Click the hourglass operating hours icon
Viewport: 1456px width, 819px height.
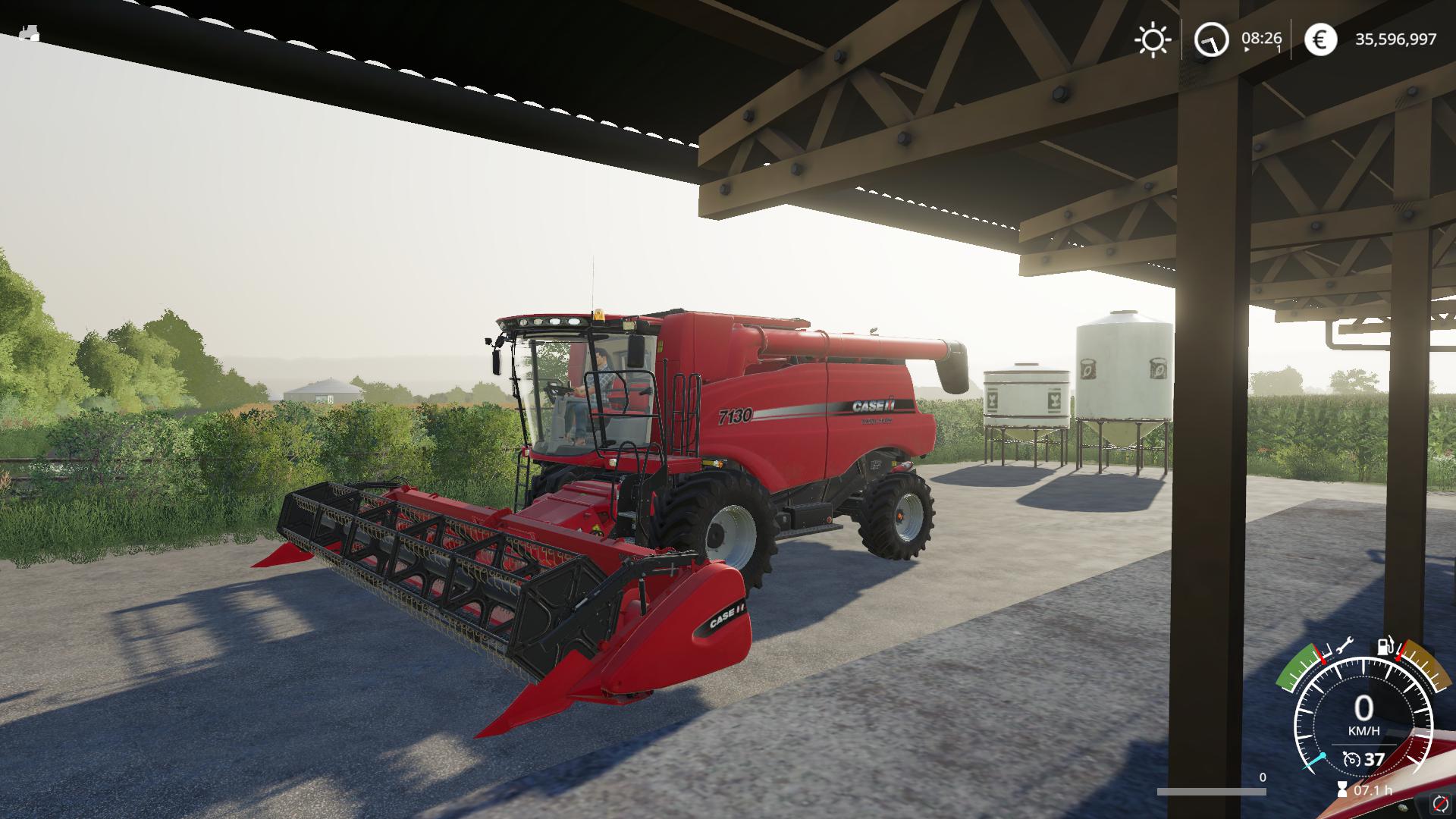[1342, 788]
